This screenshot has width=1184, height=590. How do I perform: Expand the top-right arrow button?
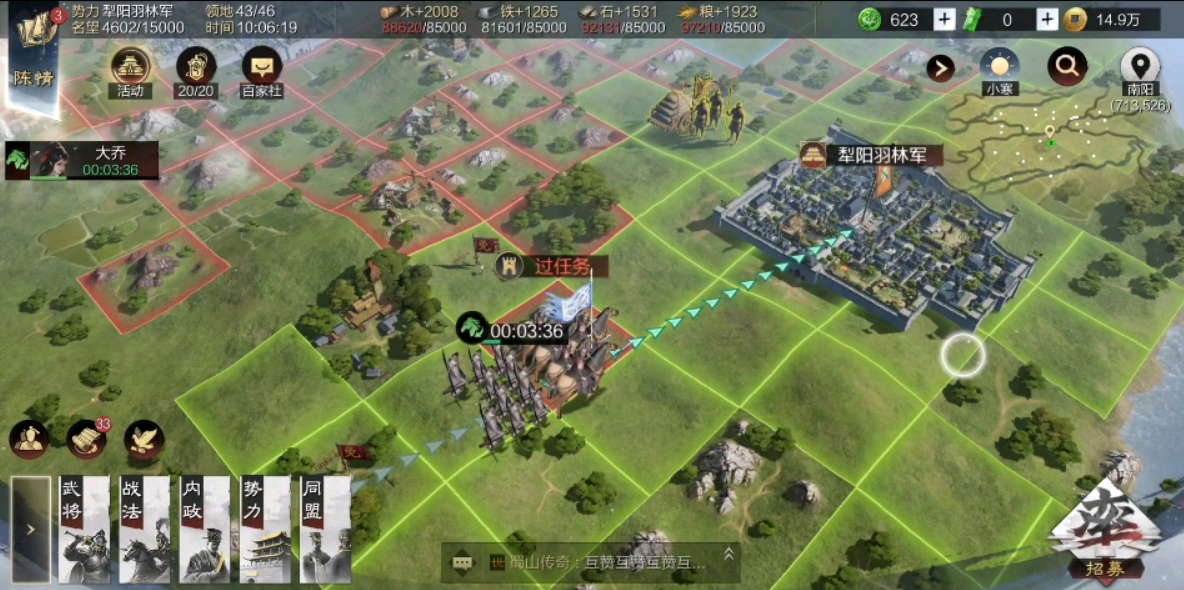pos(940,68)
